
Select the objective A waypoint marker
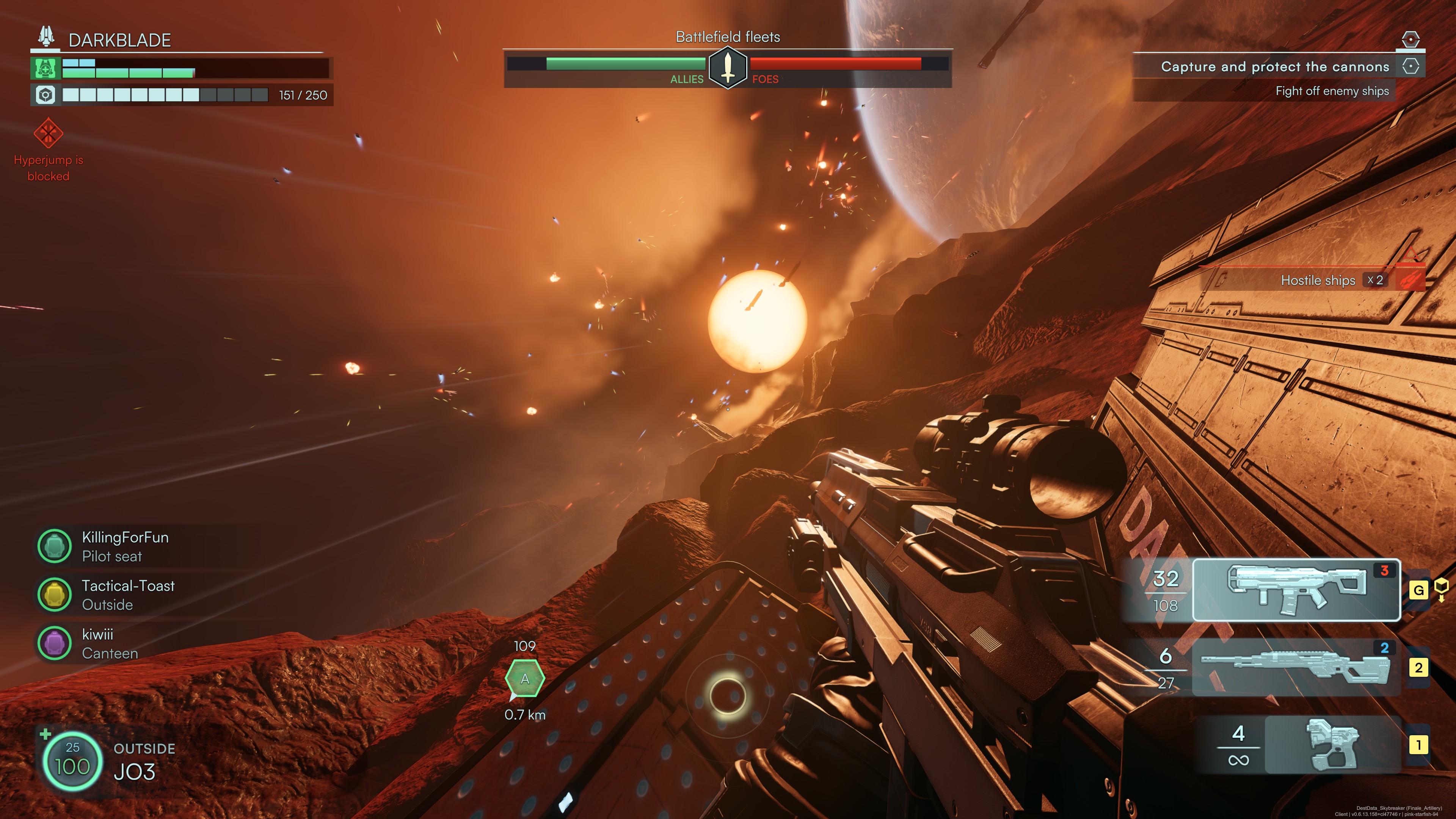tap(524, 679)
